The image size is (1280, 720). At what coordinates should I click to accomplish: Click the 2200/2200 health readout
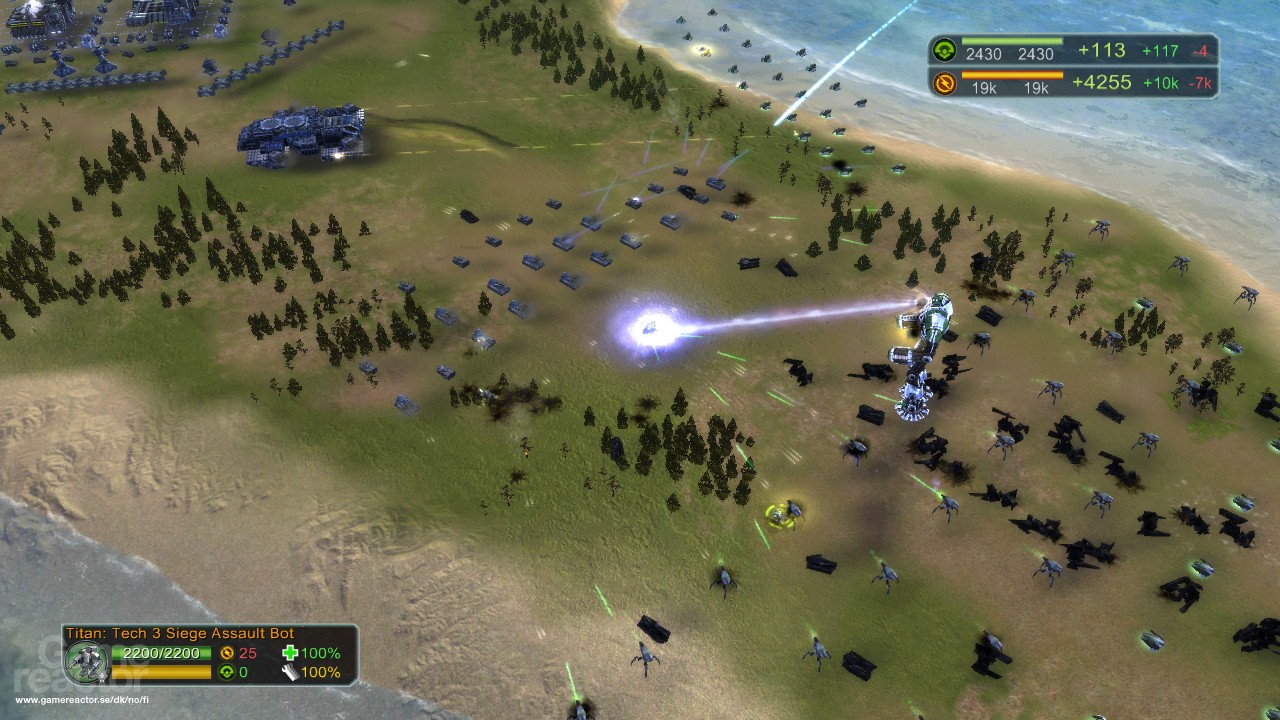pos(158,652)
